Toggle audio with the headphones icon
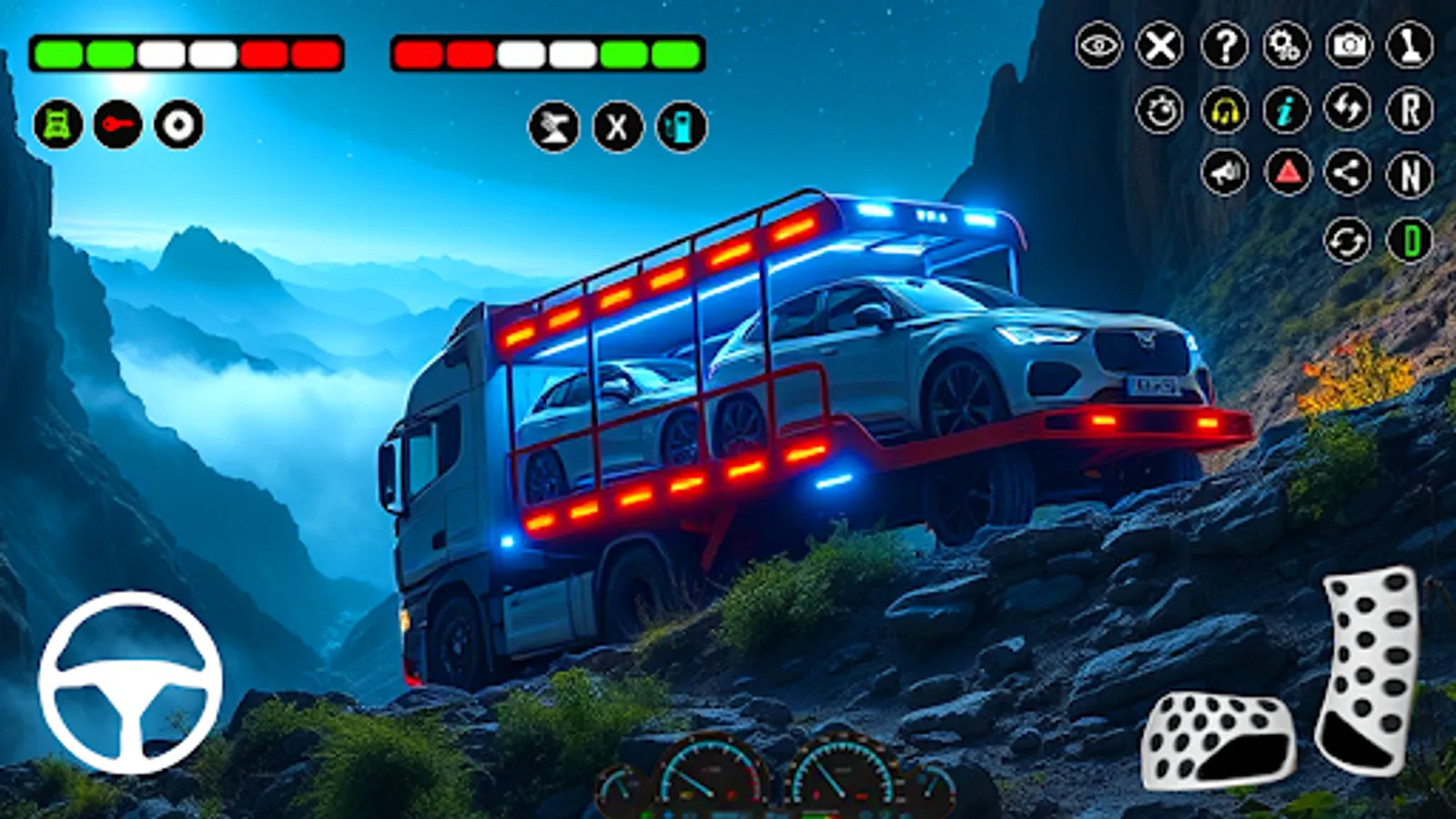The height and width of the screenshot is (819, 1456). click(1223, 111)
